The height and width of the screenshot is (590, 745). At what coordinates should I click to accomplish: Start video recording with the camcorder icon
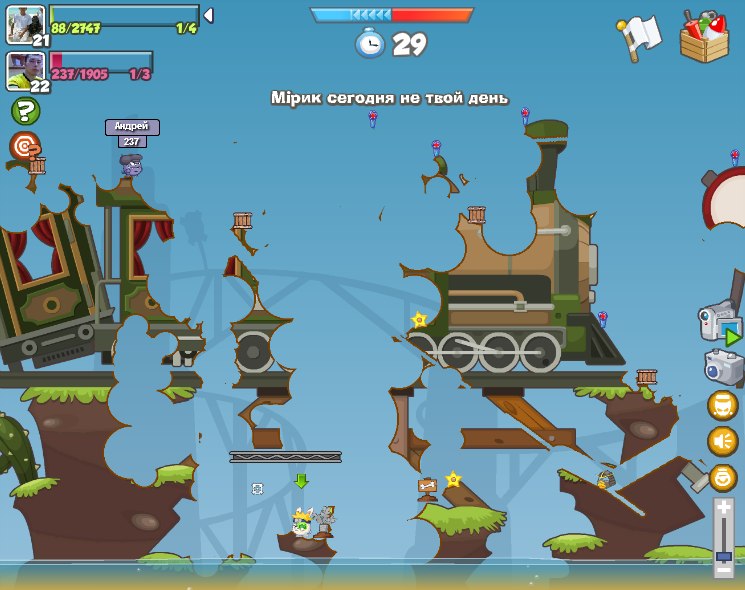coord(721,324)
